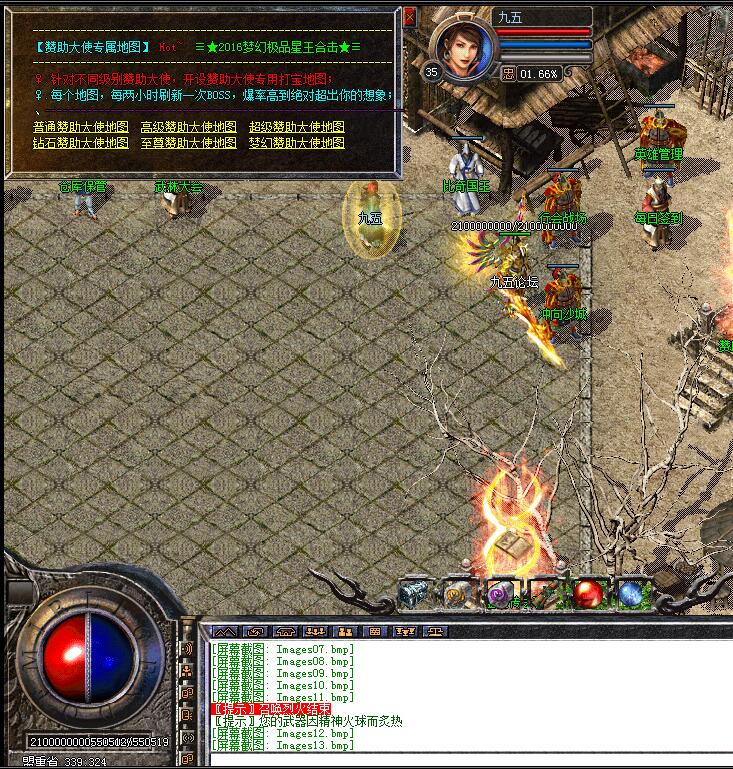Use the blue orb belt item

point(629,594)
